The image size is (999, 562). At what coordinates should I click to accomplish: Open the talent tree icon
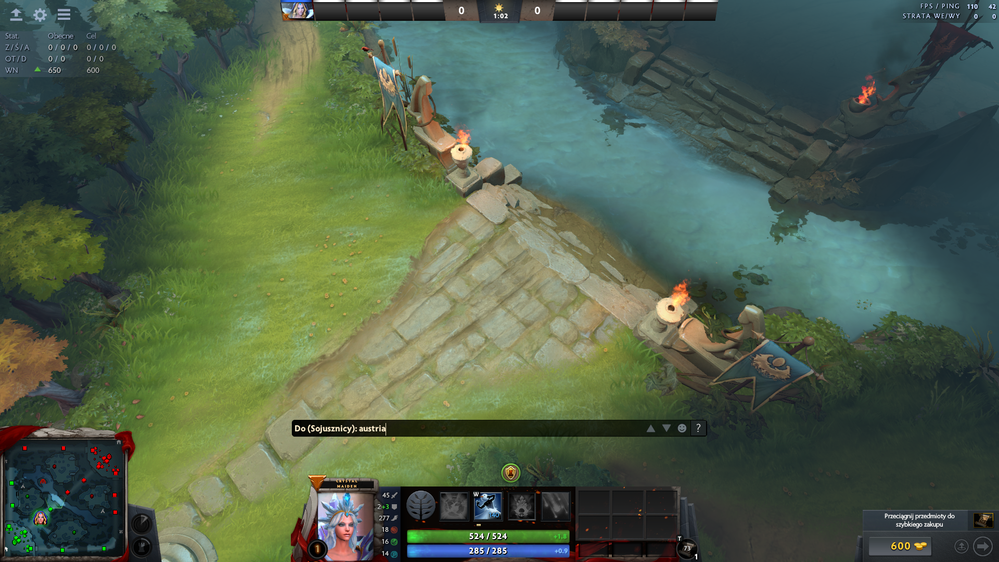coord(420,506)
